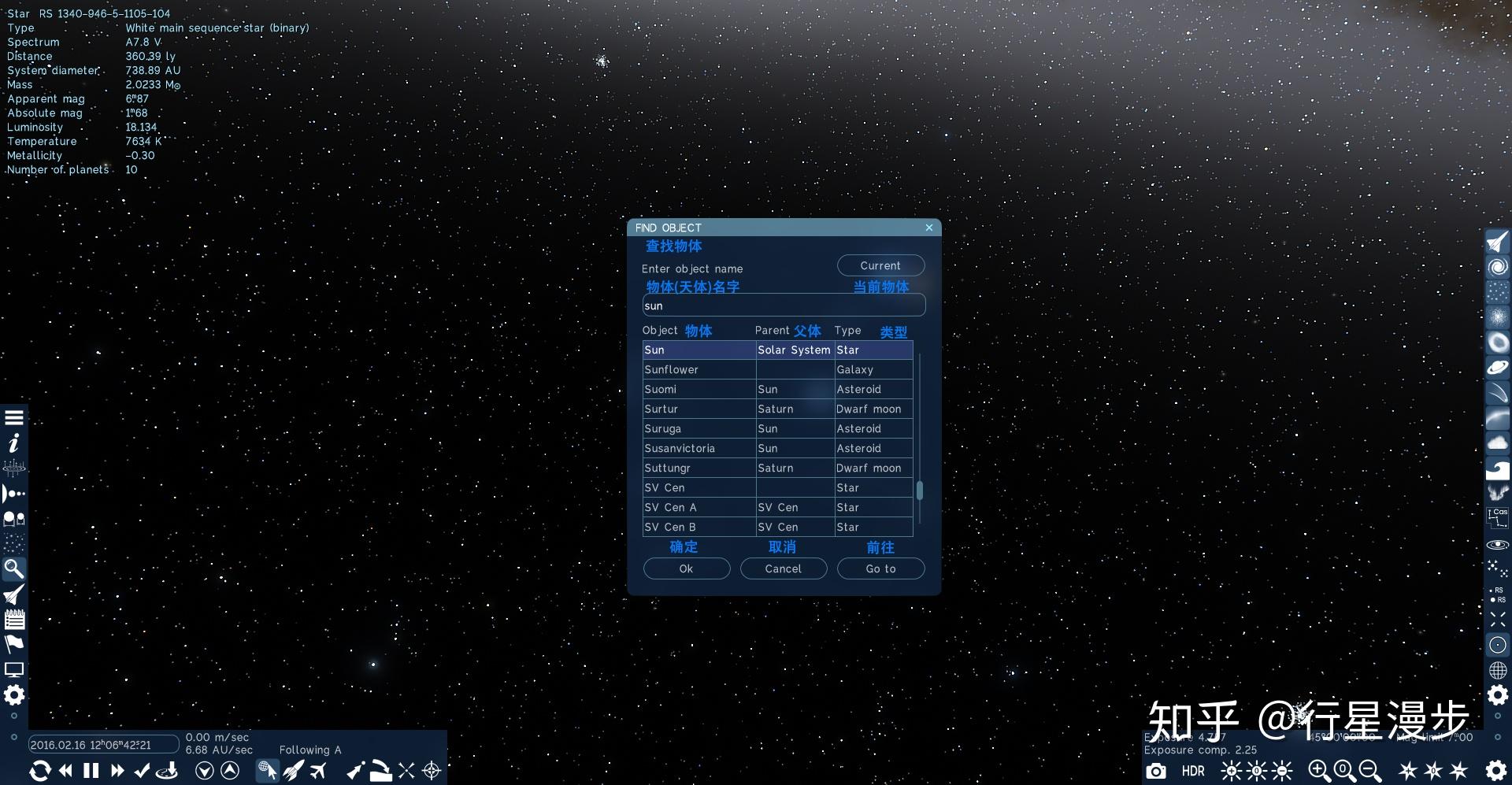Open graphics display settings via monitor icon
The image size is (1512, 785).
click(13, 668)
